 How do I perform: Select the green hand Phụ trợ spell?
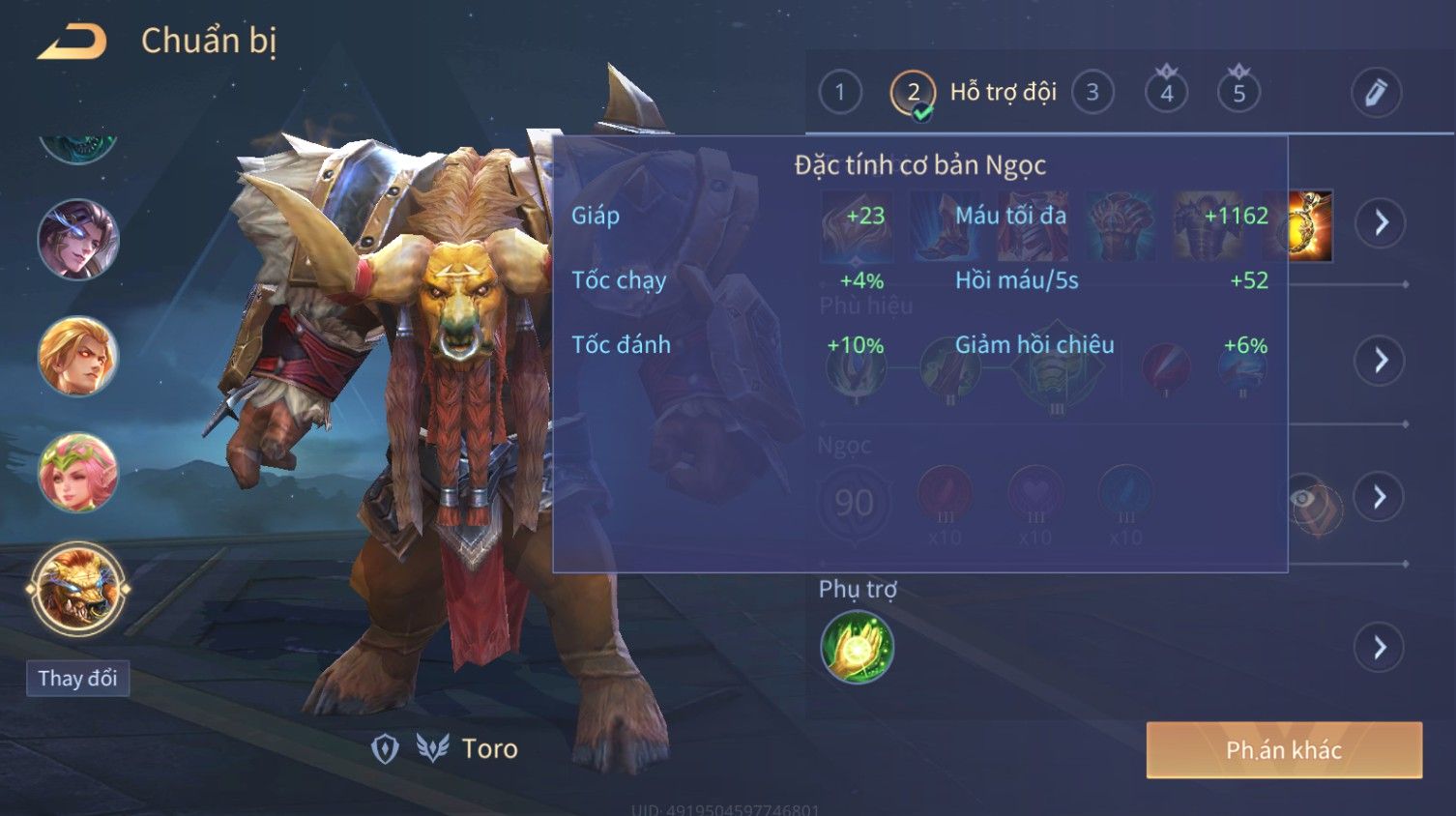[857, 647]
